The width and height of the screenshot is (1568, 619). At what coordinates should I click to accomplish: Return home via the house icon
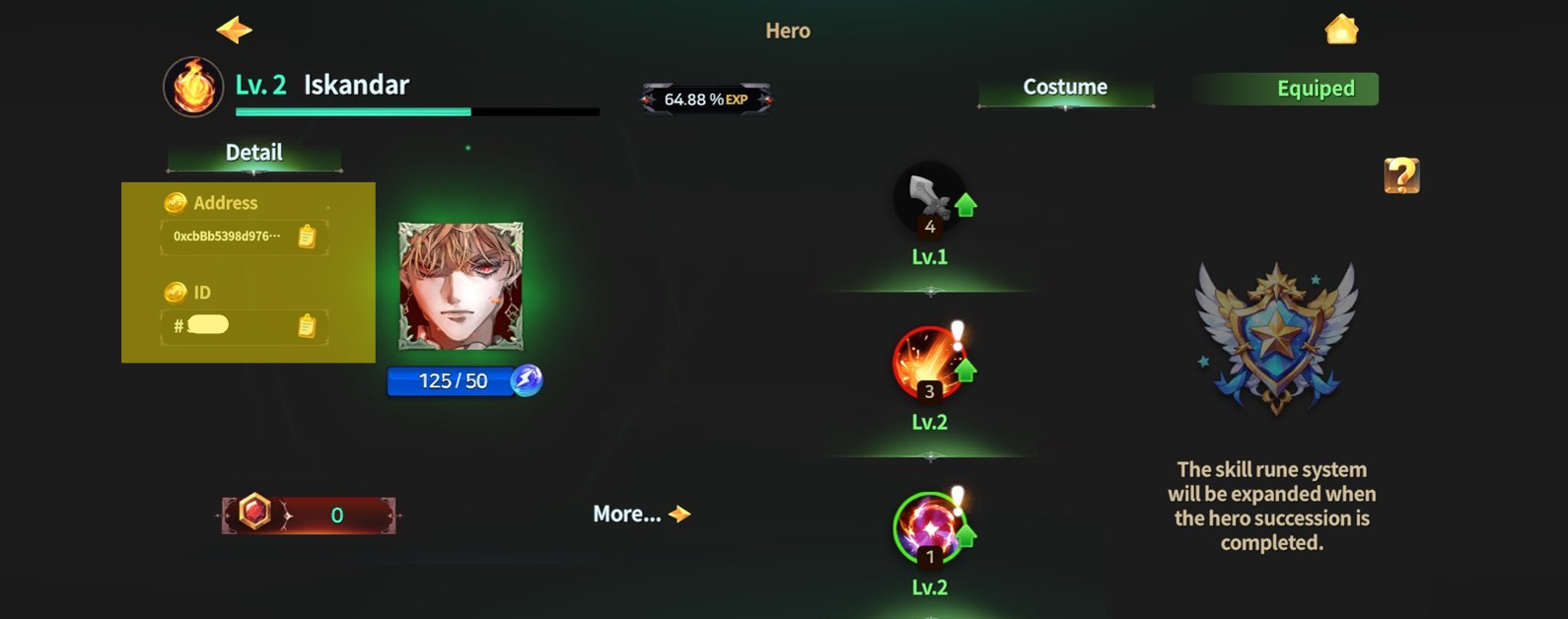tap(1341, 30)
